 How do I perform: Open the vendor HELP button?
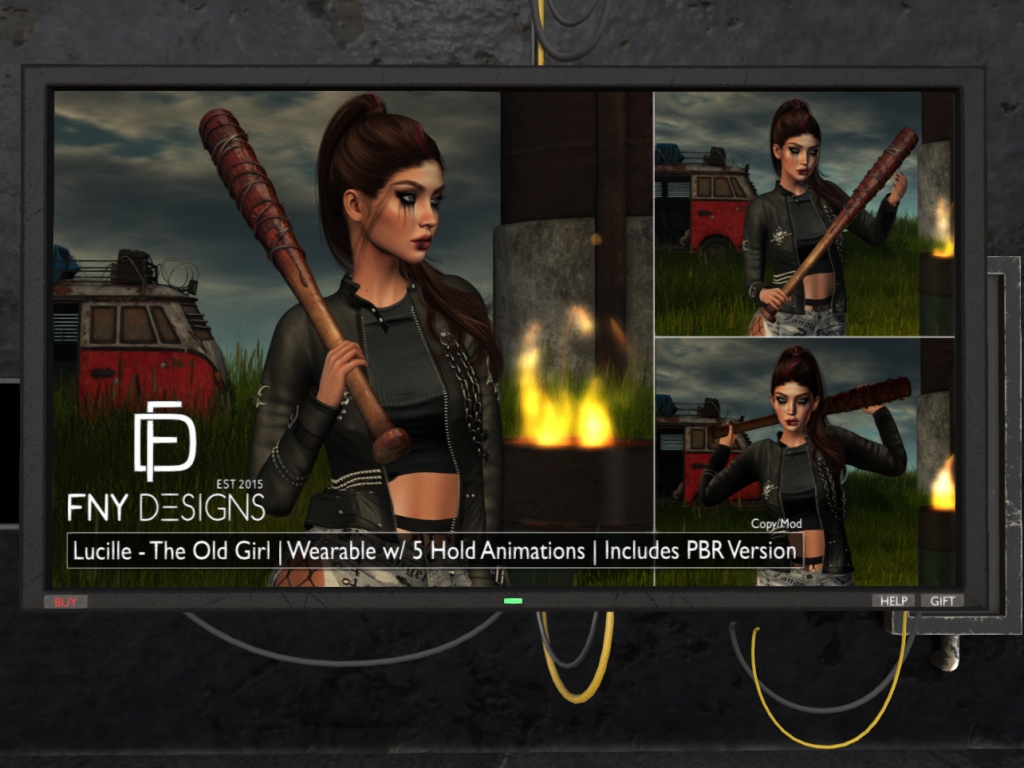893,601
